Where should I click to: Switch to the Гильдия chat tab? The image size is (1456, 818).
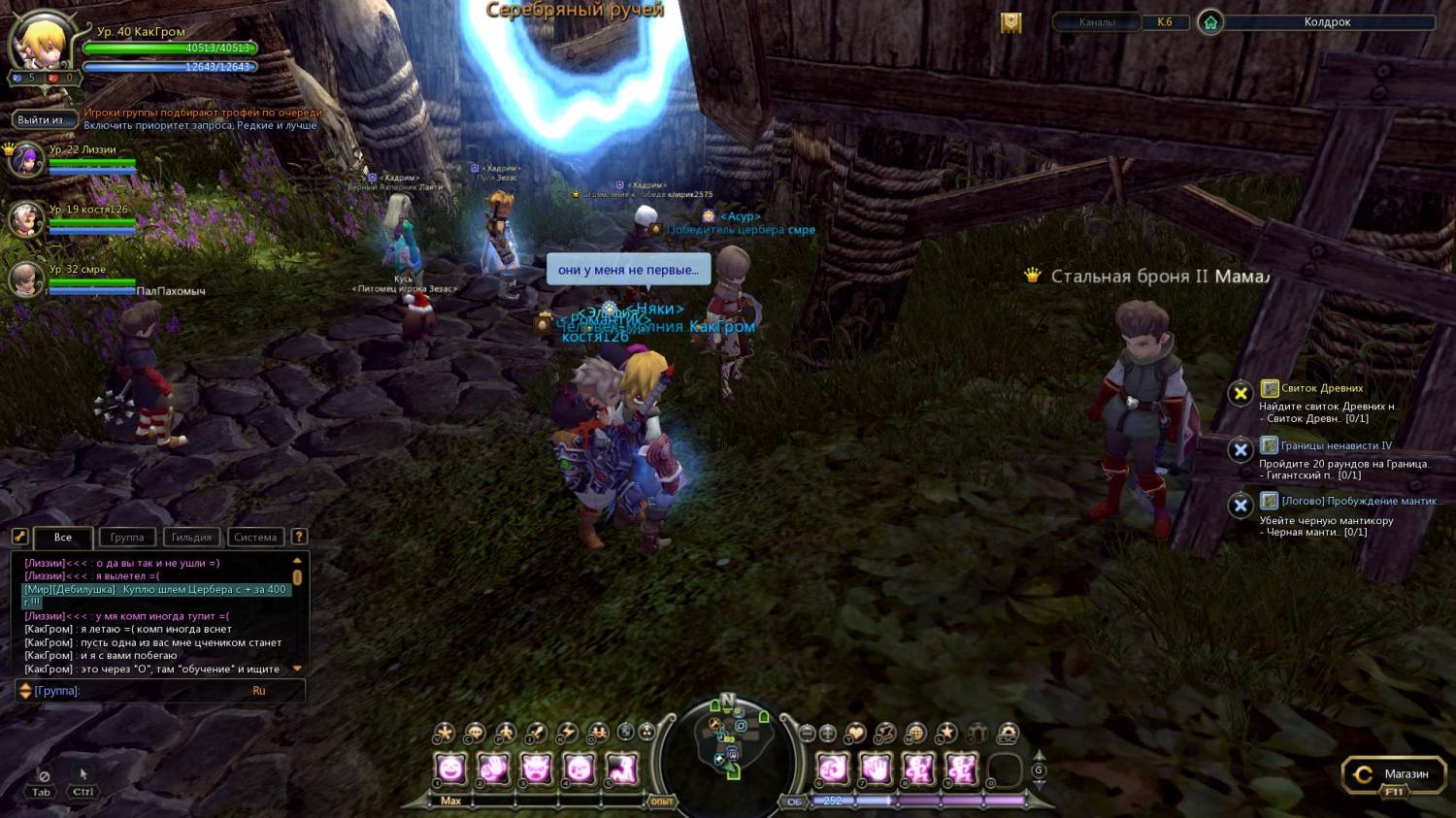(x=191, y=537)
